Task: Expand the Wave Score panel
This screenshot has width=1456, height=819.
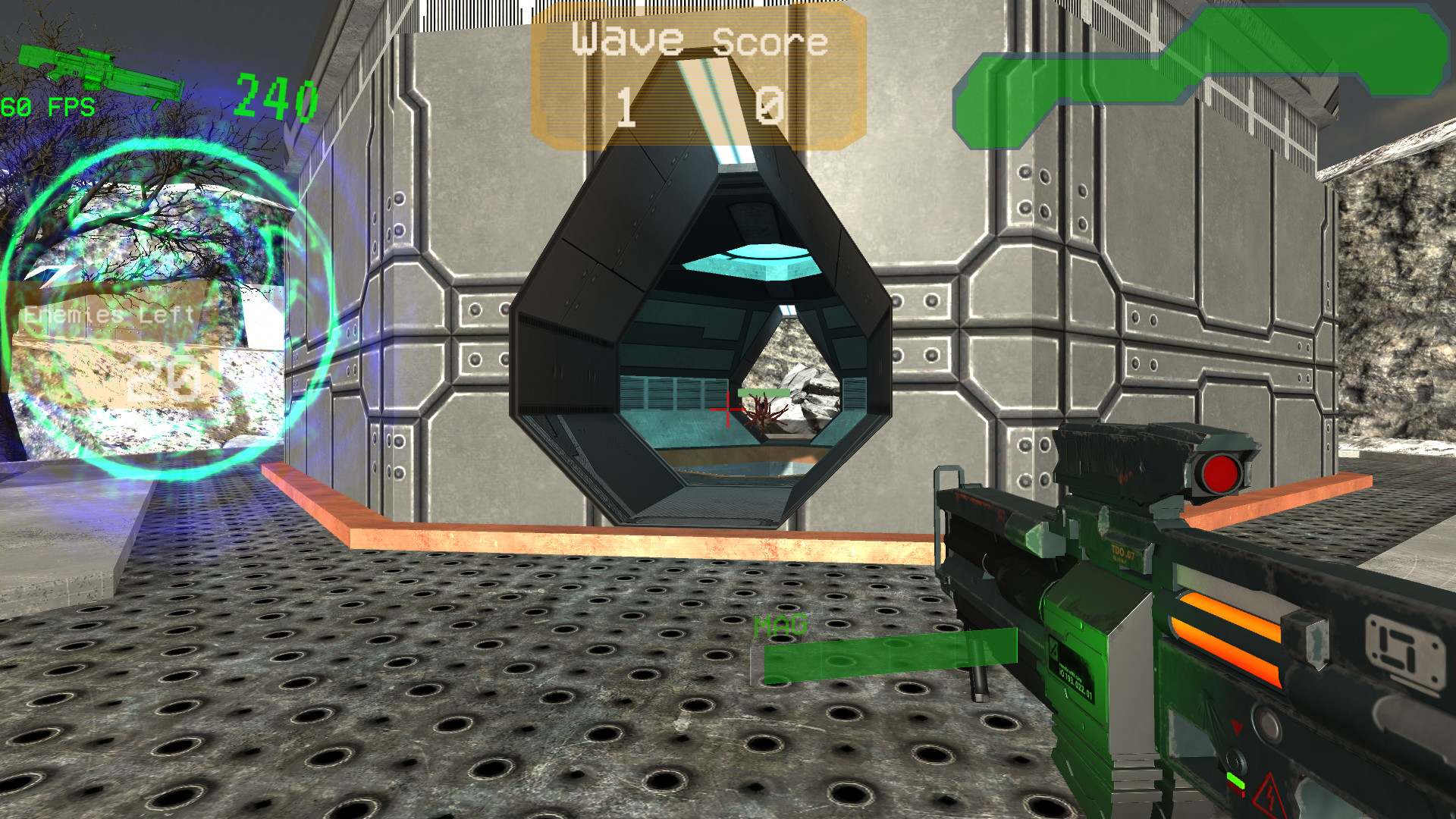Action: coord(698,76)
